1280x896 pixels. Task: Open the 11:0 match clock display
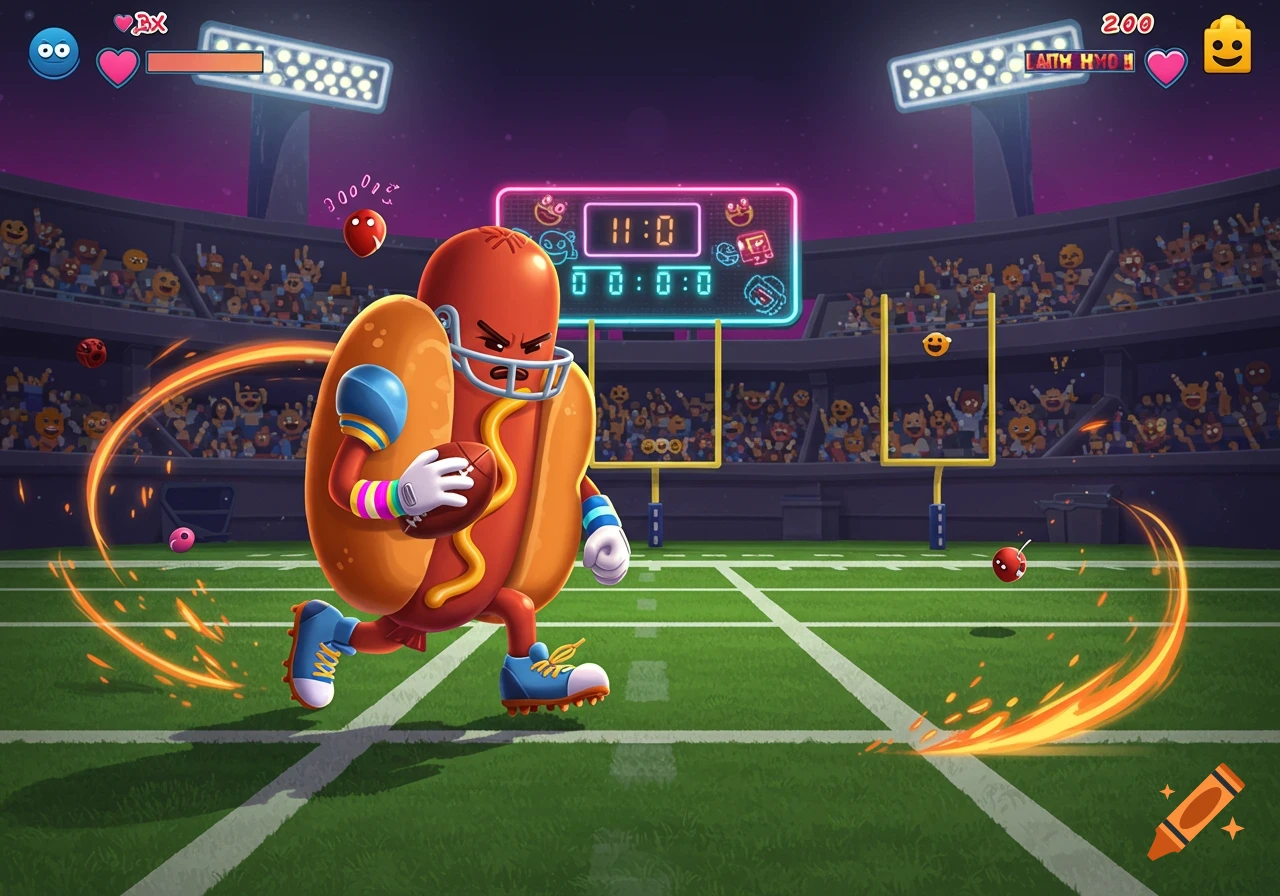(642, 227)
